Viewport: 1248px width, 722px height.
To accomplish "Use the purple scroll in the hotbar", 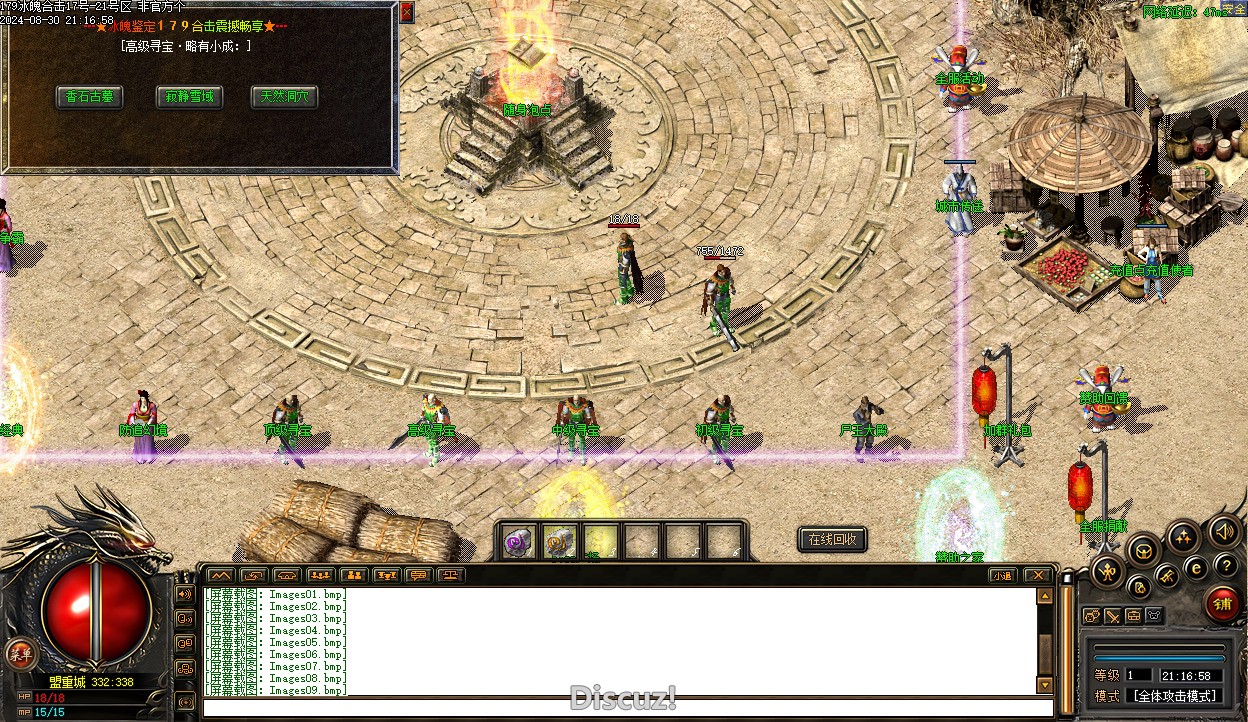I will pos(518,541).
